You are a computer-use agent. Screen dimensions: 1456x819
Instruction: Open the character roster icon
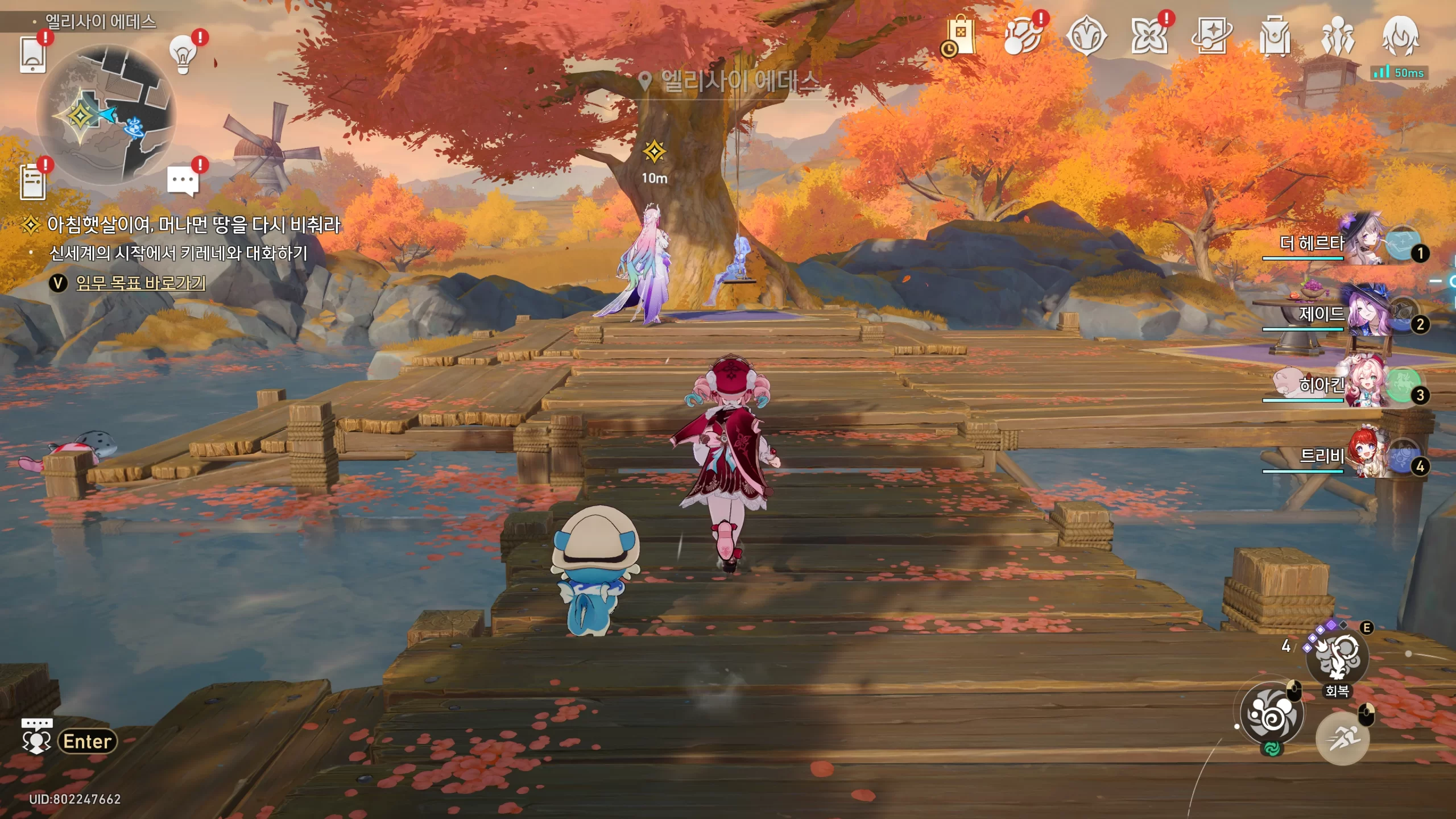click(x=1337, y=36)
